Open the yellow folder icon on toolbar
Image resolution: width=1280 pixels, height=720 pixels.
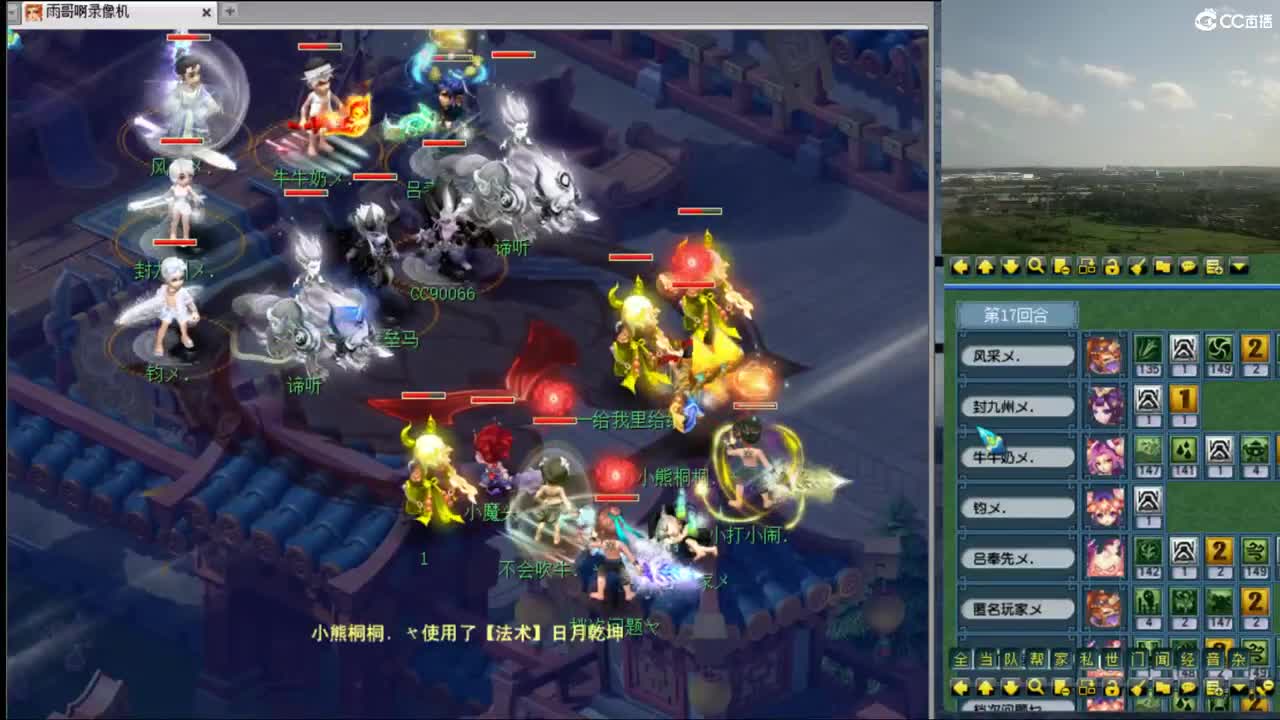(x=1164, y=267)
